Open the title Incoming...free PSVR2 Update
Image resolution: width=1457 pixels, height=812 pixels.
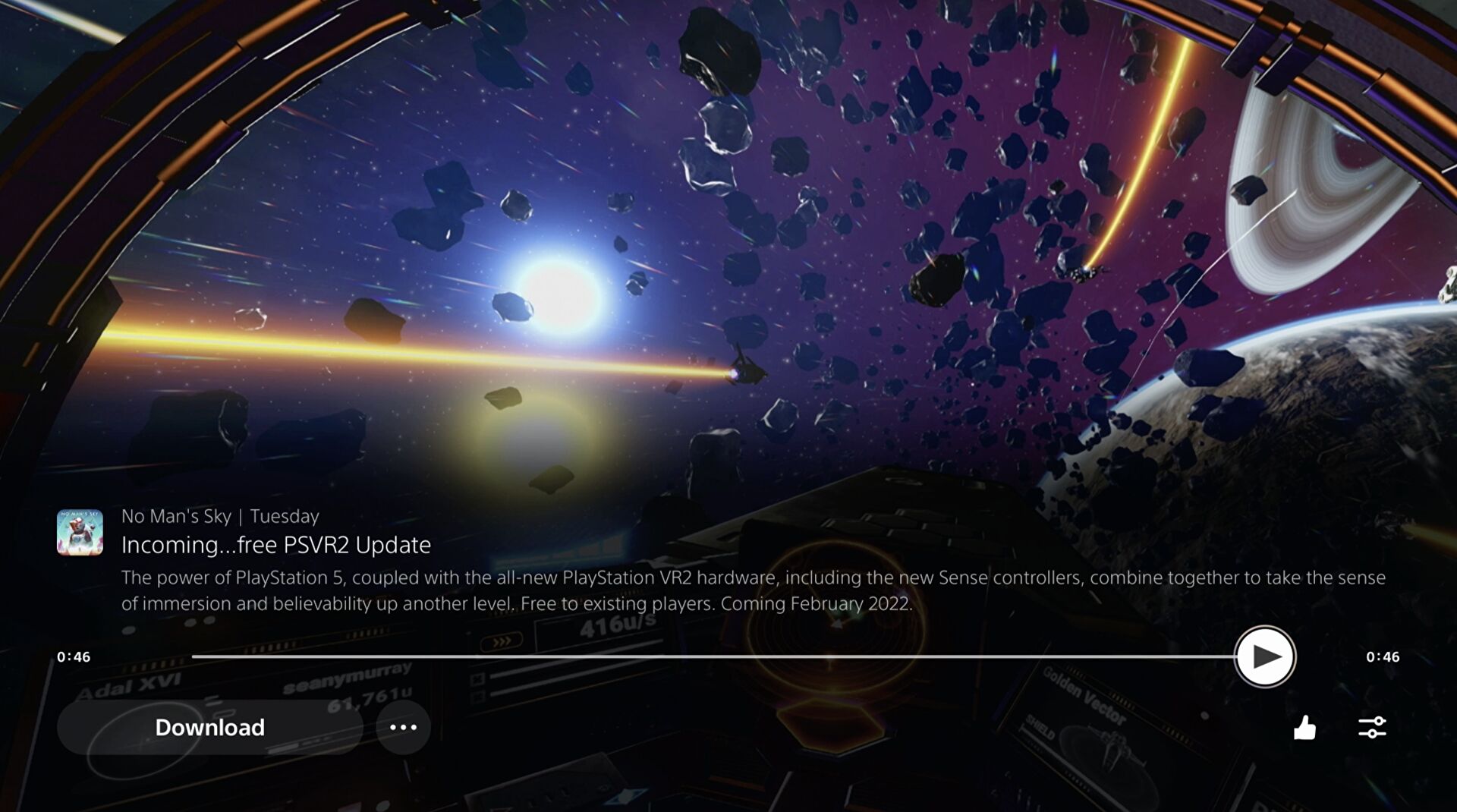276,544
